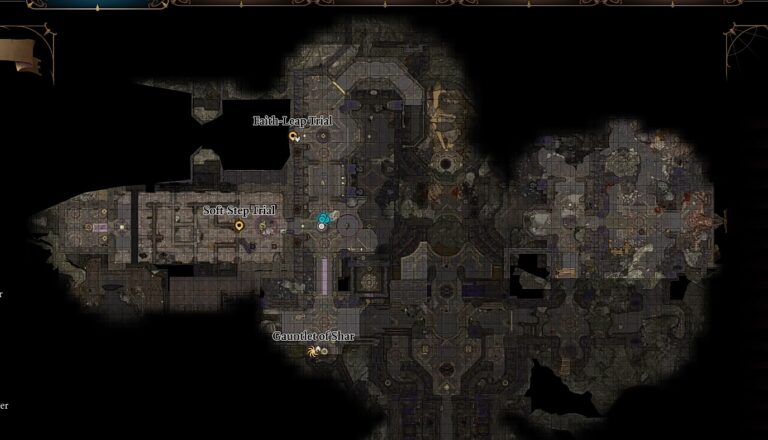Choose the Gauntlet of Shar waypoint marker
Viewport: 768px width, 440px height.
click(314, 351)
